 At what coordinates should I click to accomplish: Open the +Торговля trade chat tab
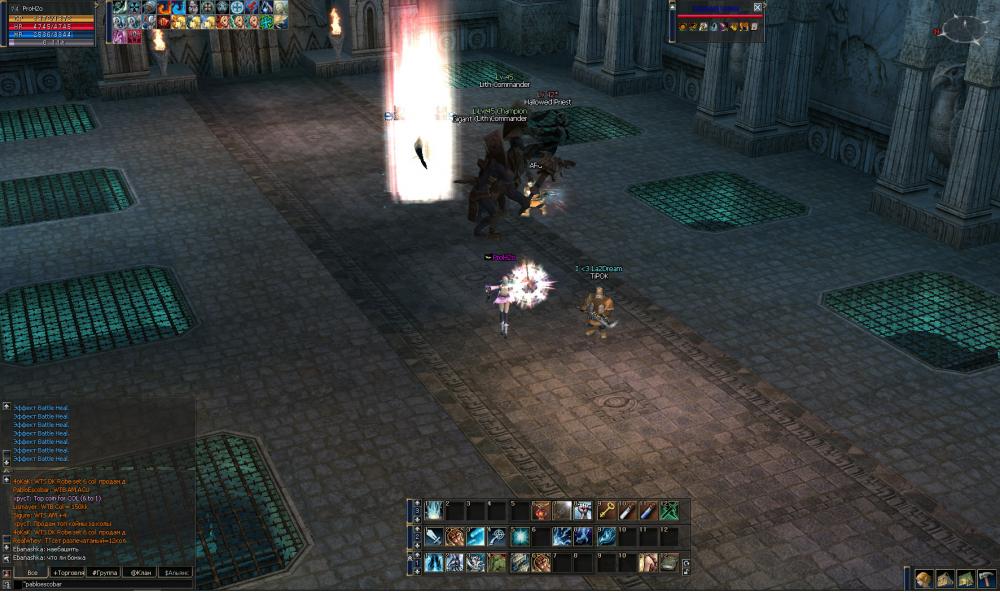(x=70, y=572)
